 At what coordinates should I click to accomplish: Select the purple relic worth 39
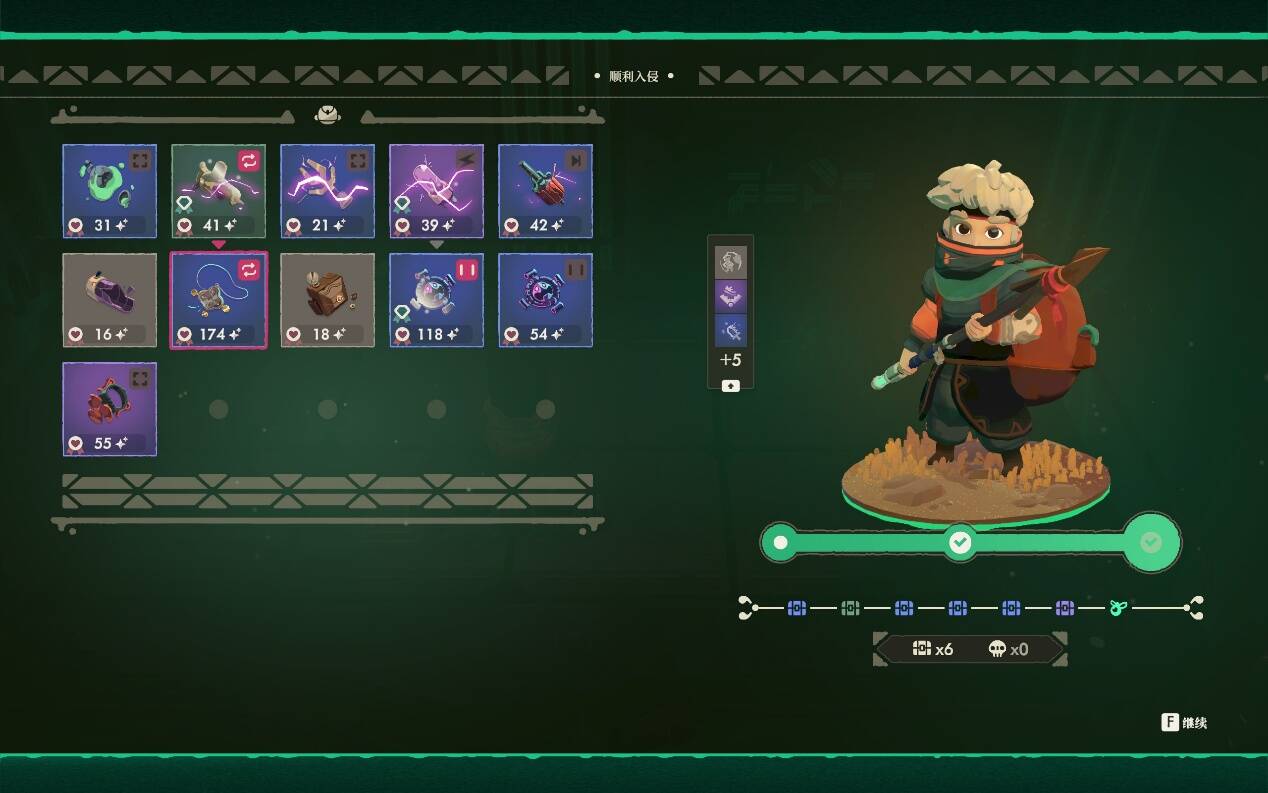tap(436, 190)
